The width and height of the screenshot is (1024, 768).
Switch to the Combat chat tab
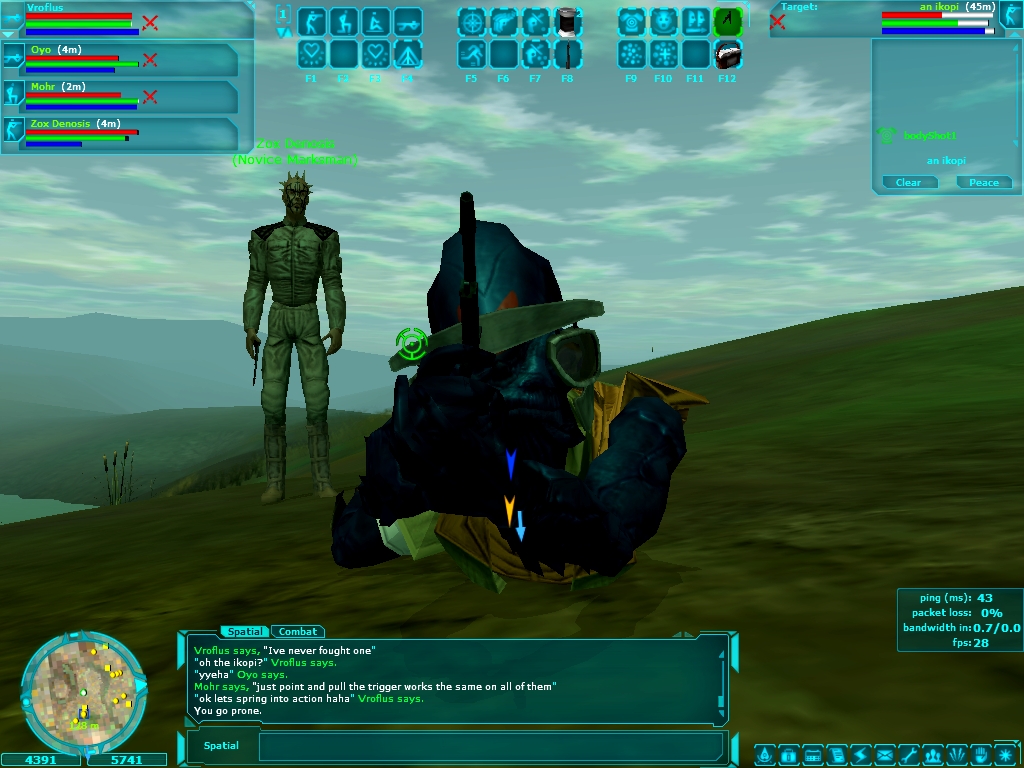297,631
